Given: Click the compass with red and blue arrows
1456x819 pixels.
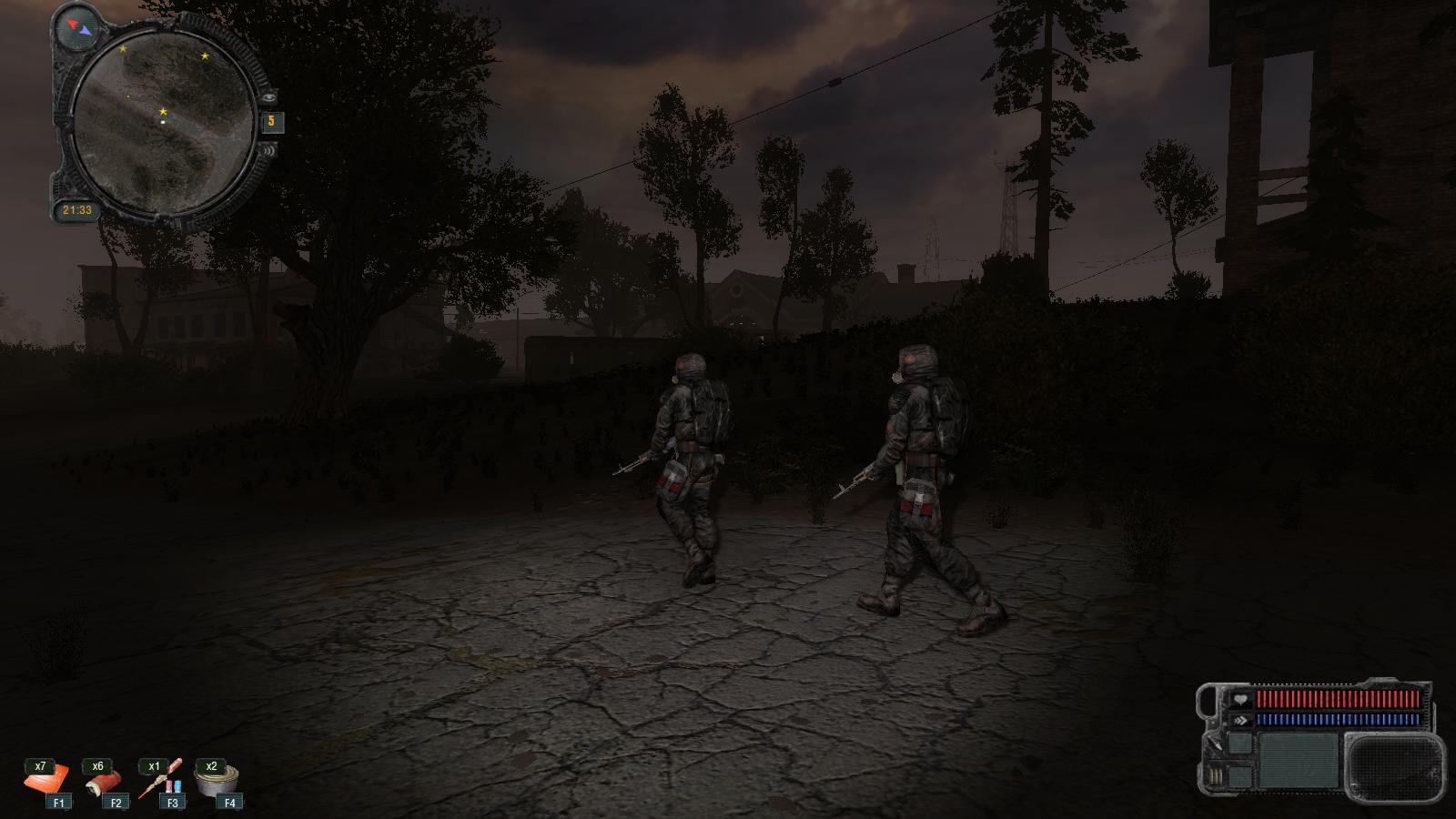Looking at the screenshot, I should tap(78, 27).
